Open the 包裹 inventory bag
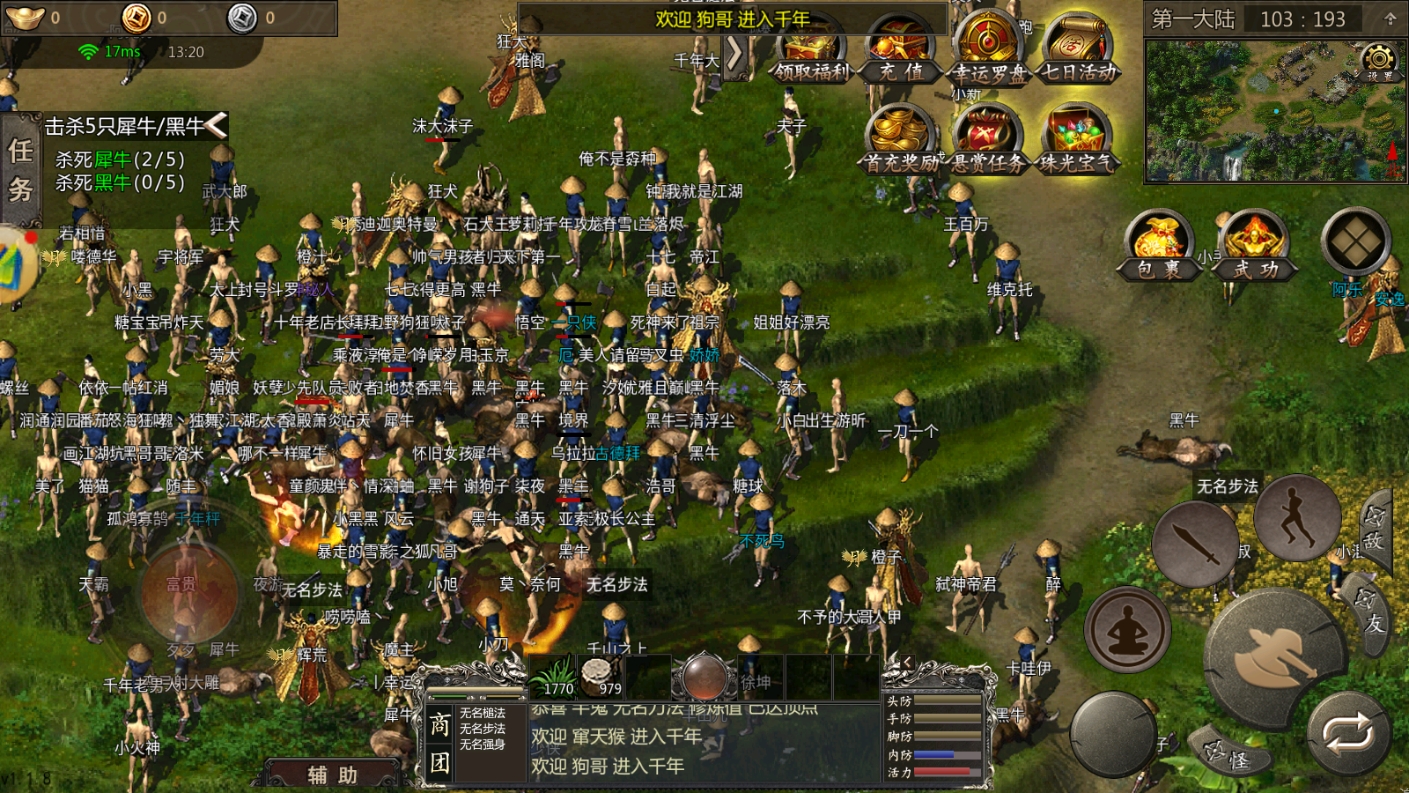The width and height of the screenshot is (1409, 793). [1158, 244]
